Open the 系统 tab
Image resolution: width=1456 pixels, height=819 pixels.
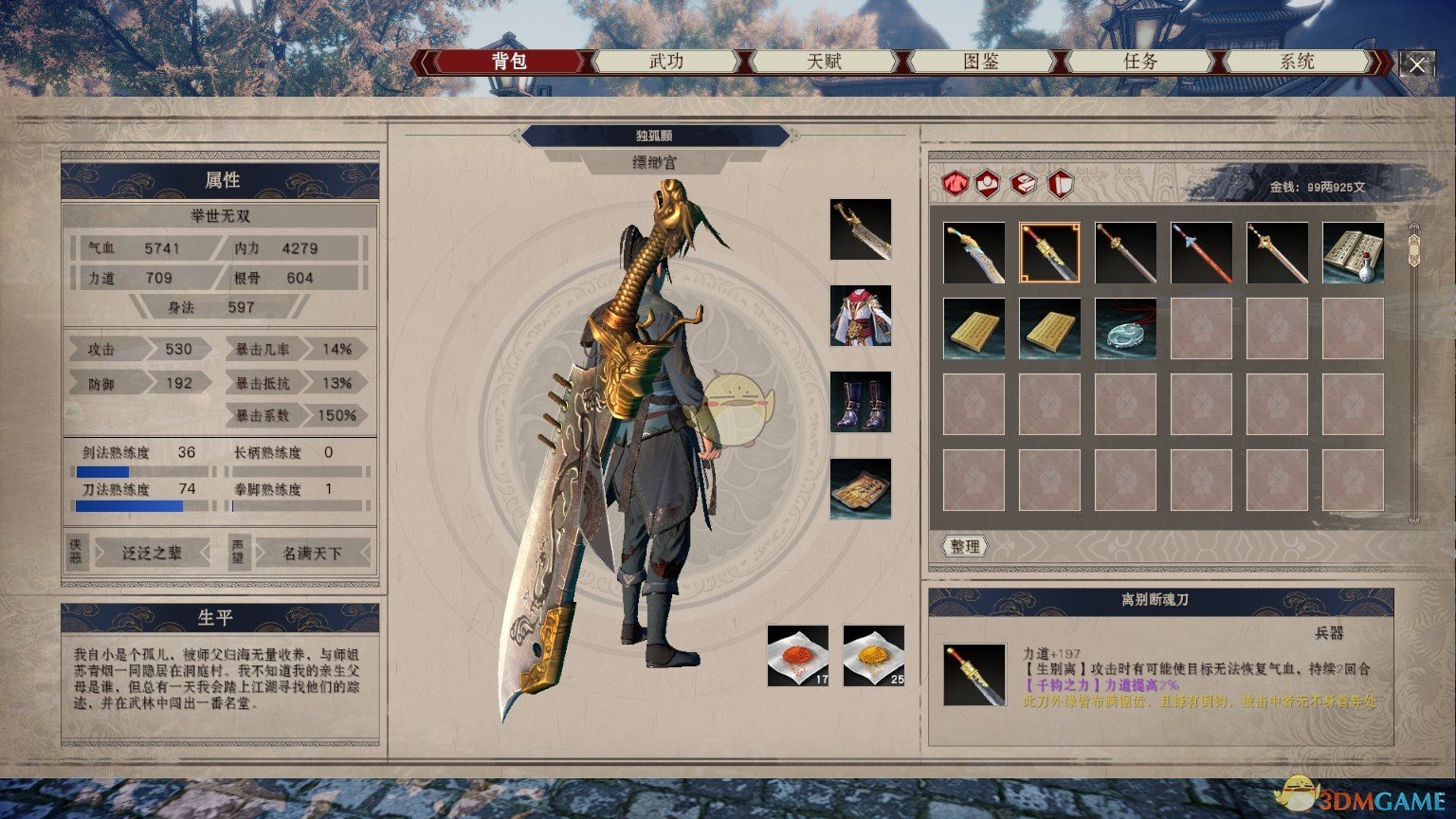(x=1297, y=62)
